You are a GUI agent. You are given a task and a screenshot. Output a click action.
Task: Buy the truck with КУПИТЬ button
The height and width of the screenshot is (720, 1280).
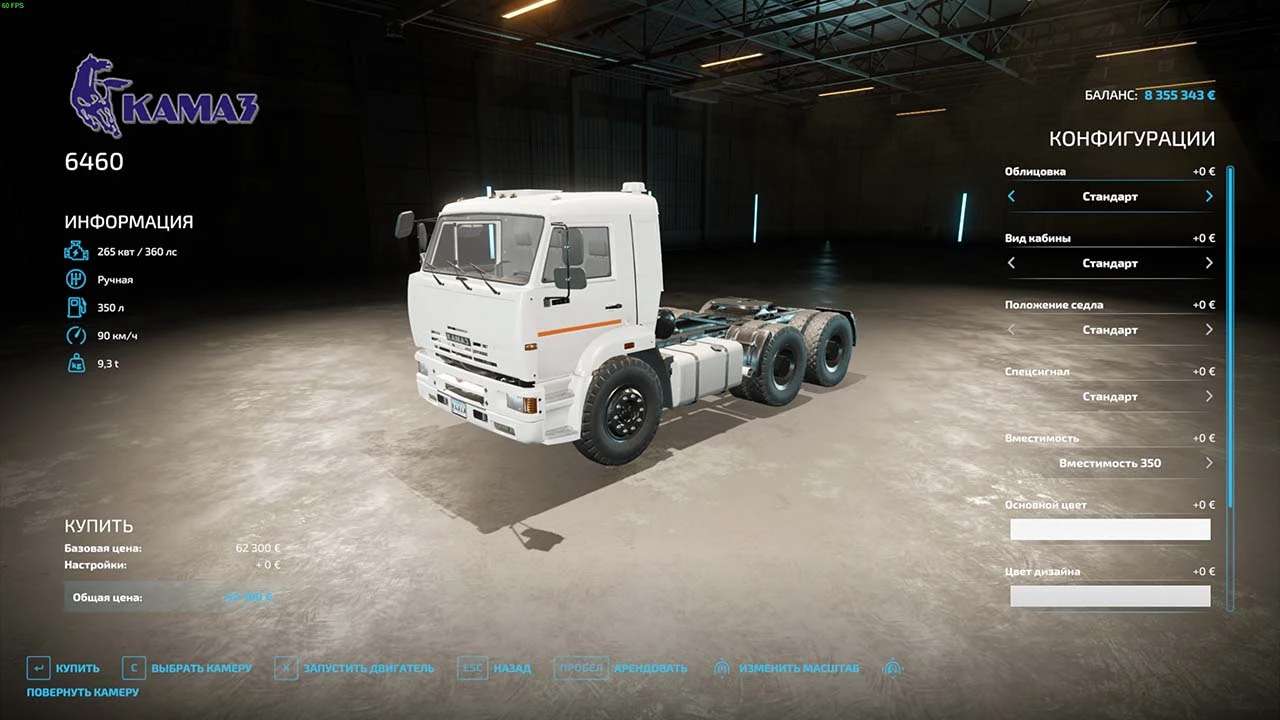click(x=64, y=668)
